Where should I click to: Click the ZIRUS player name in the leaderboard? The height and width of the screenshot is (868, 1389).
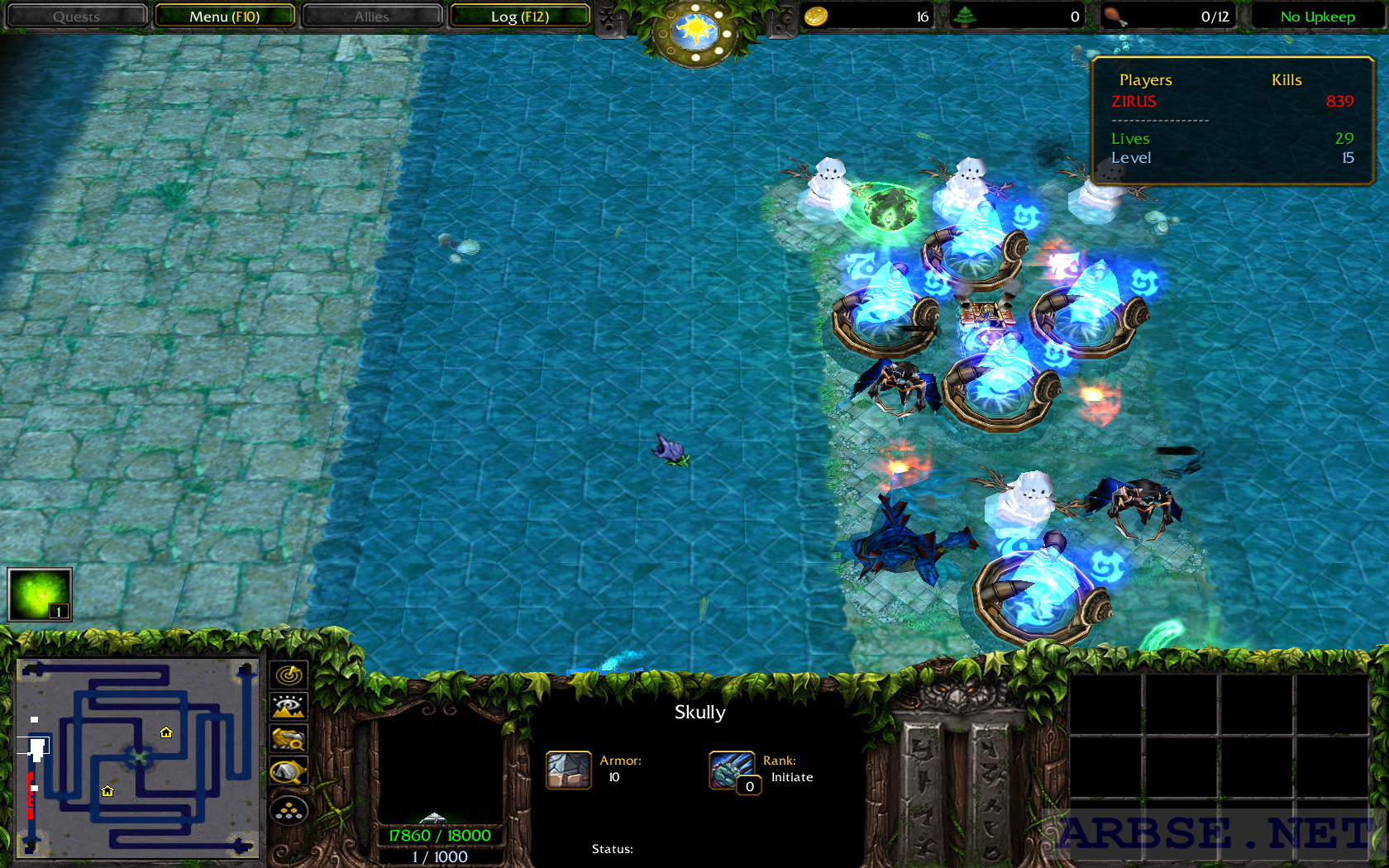pos(1134,102)
